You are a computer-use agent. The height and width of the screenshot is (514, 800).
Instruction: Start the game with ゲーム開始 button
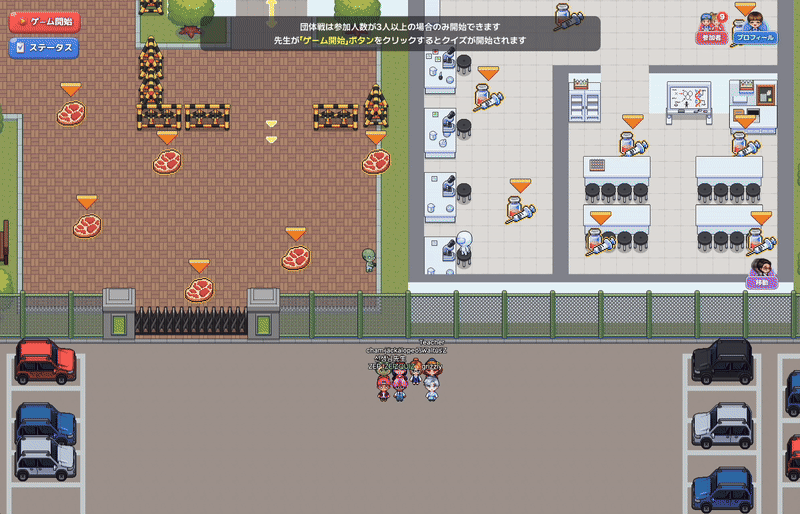[44, 21]
